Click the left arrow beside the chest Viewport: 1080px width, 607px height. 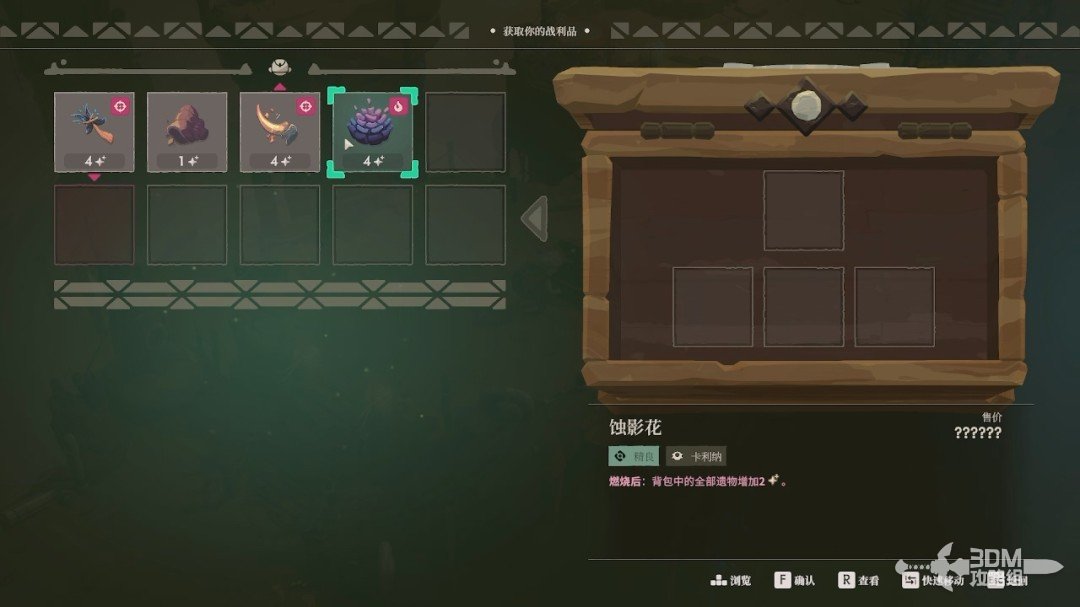point(536,218)
